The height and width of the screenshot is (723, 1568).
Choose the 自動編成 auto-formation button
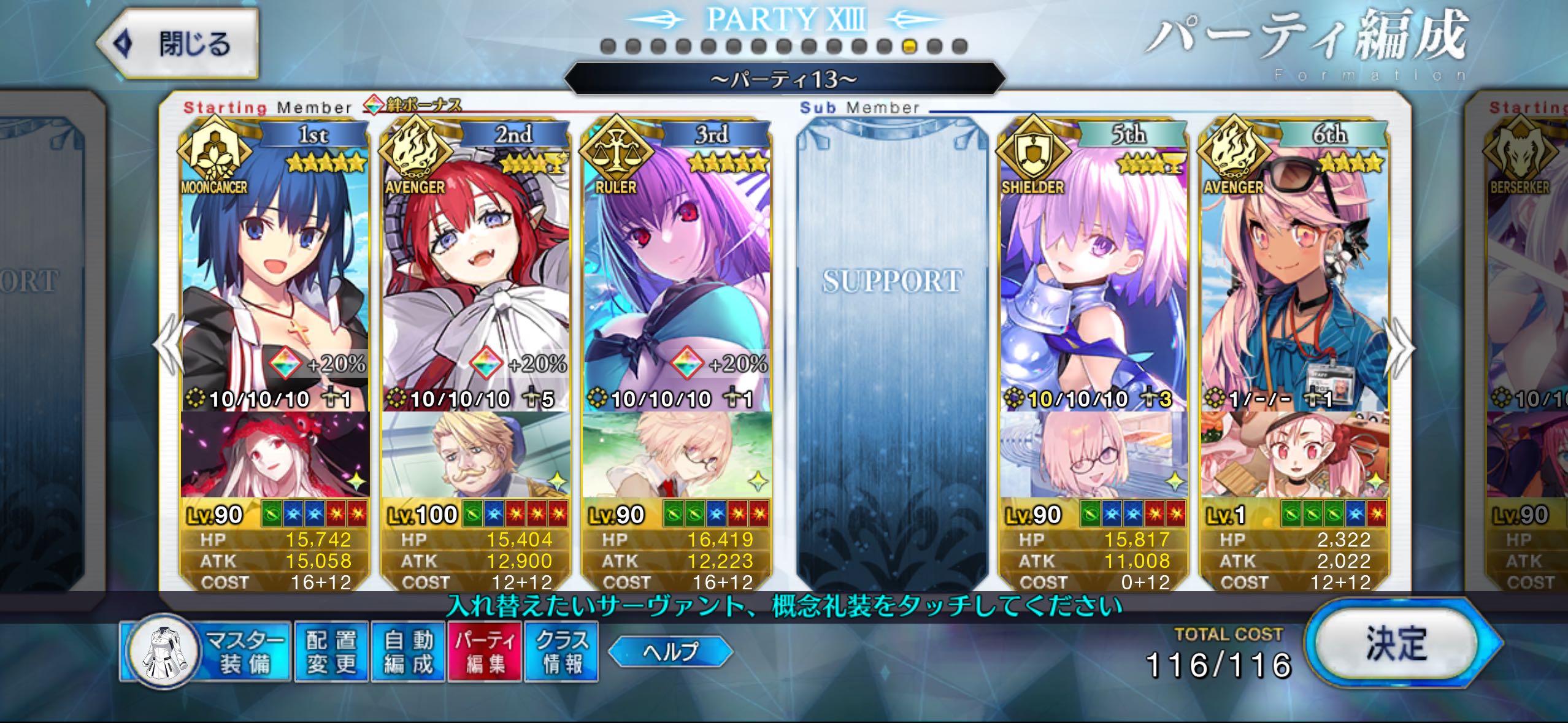click(x=409, y=651)
